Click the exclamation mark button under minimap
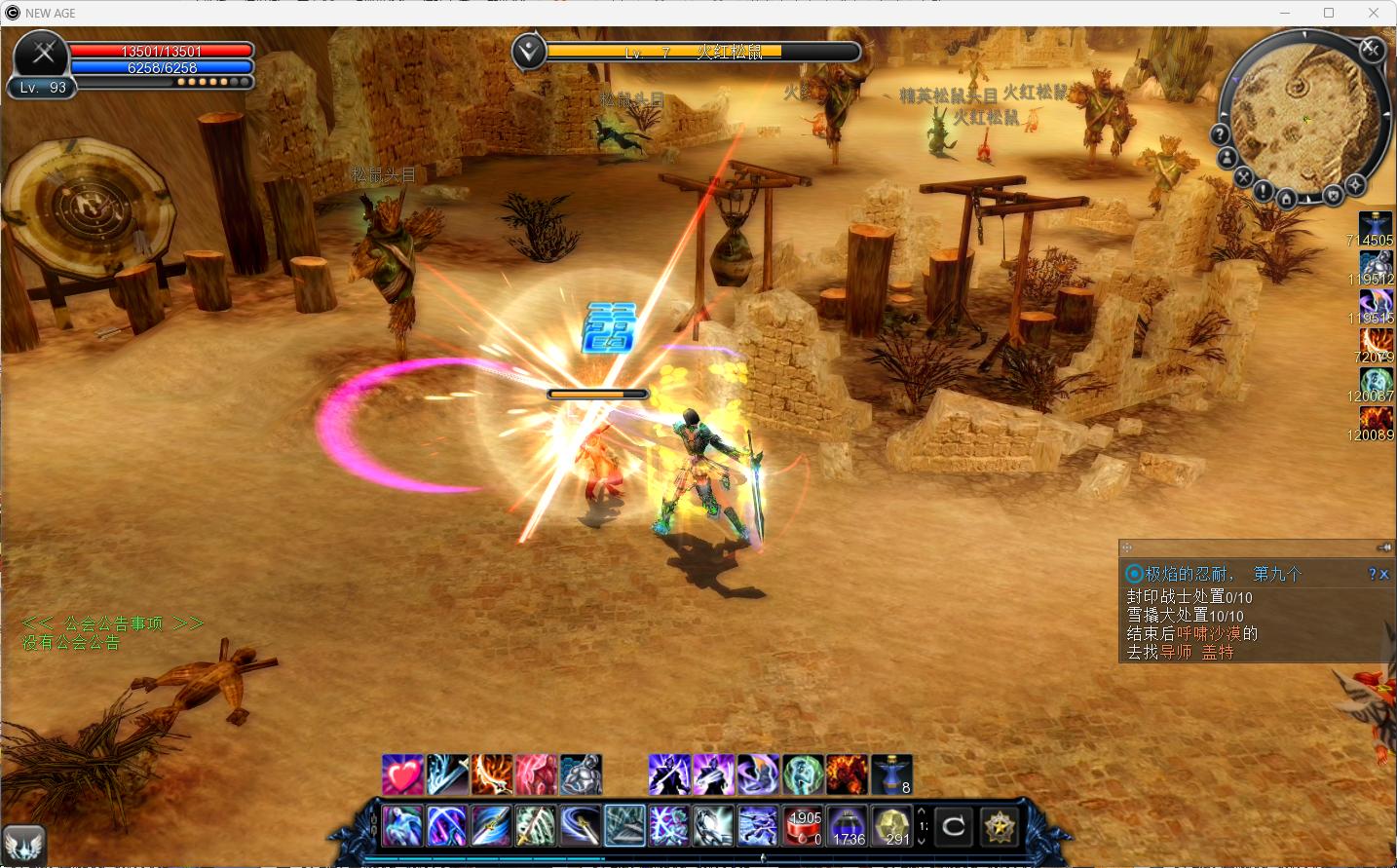 [x=1263, y=191]
